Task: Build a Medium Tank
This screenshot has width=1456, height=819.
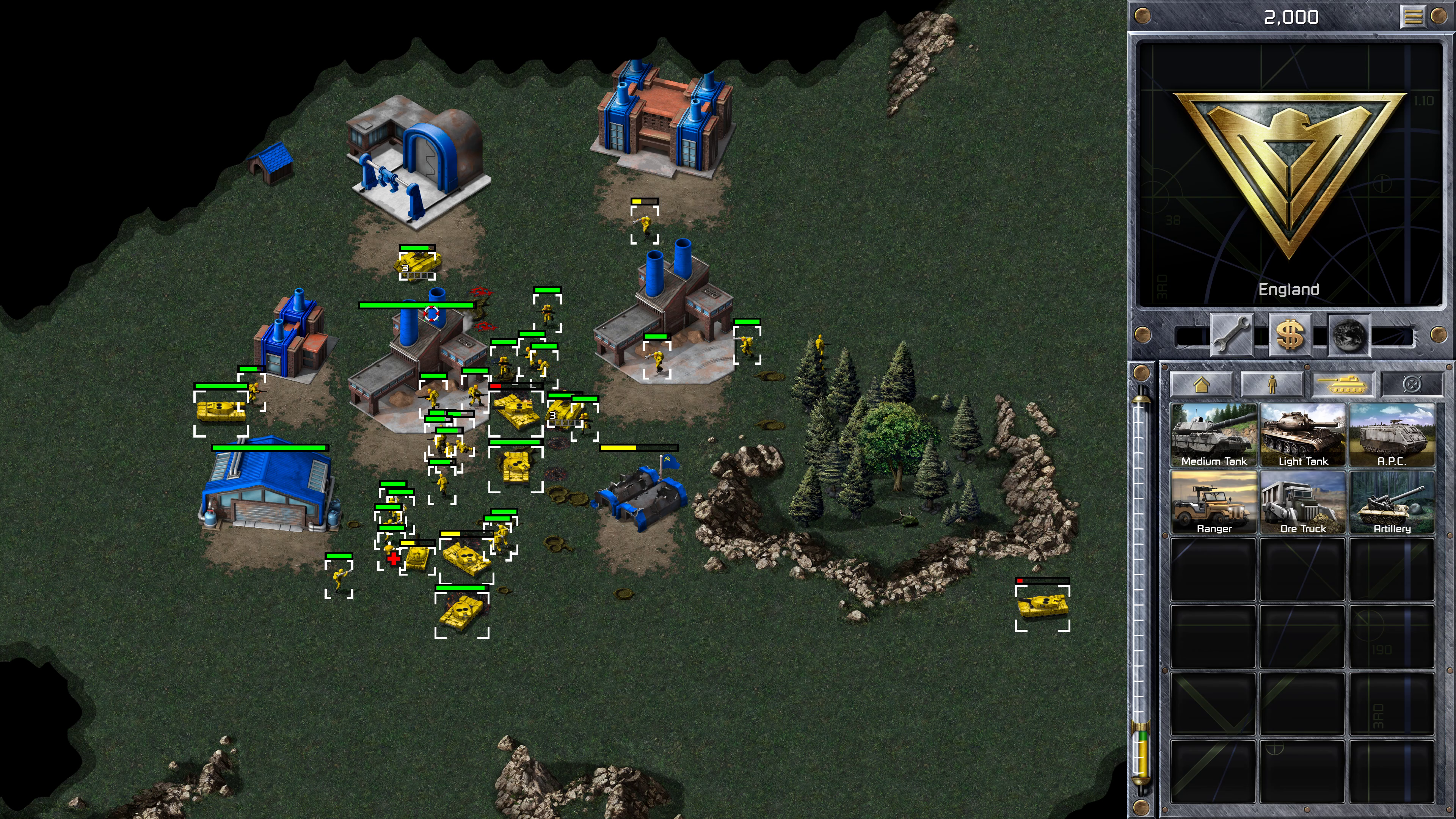Action: click(x=1213, y=435)
